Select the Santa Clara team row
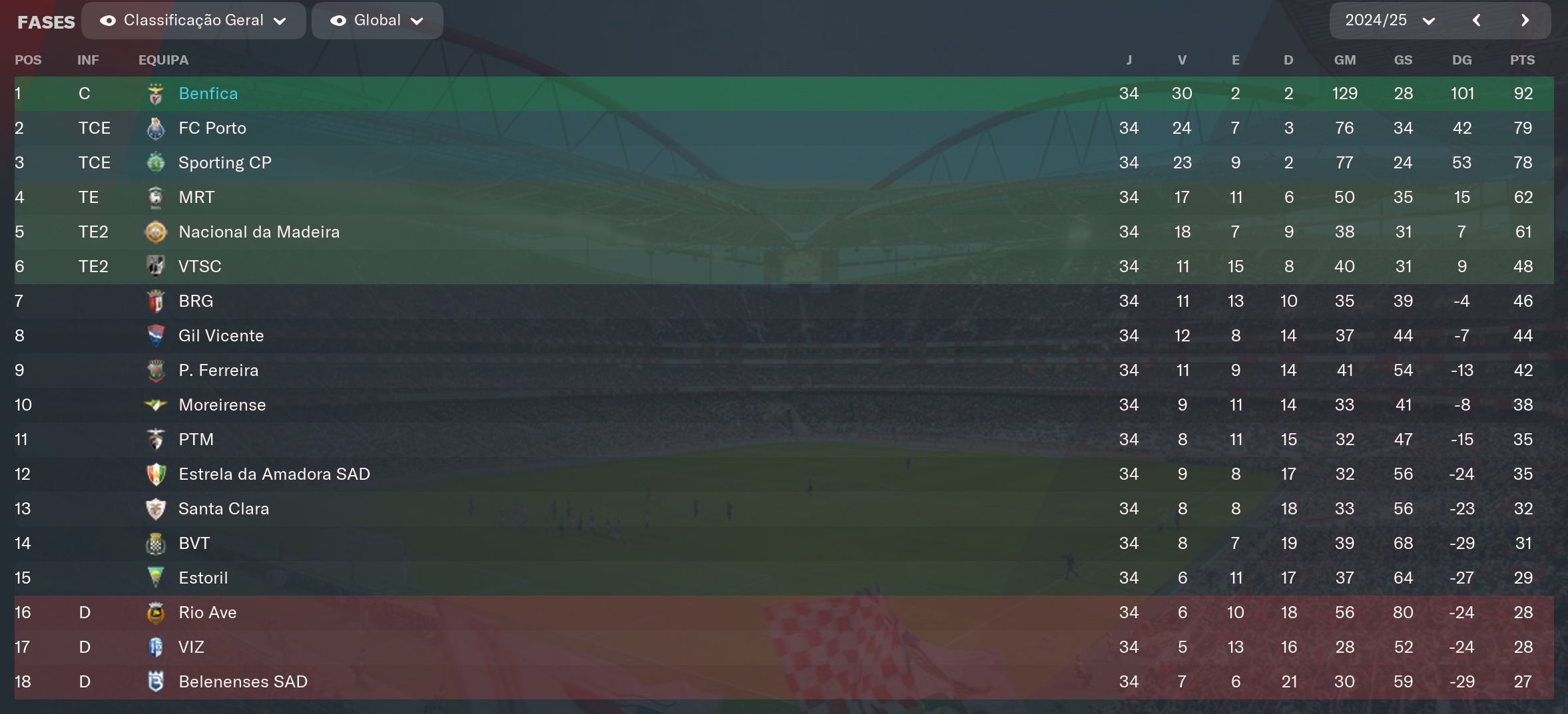The width and height of the screenshot is (1568, 714). coord(223,509)
